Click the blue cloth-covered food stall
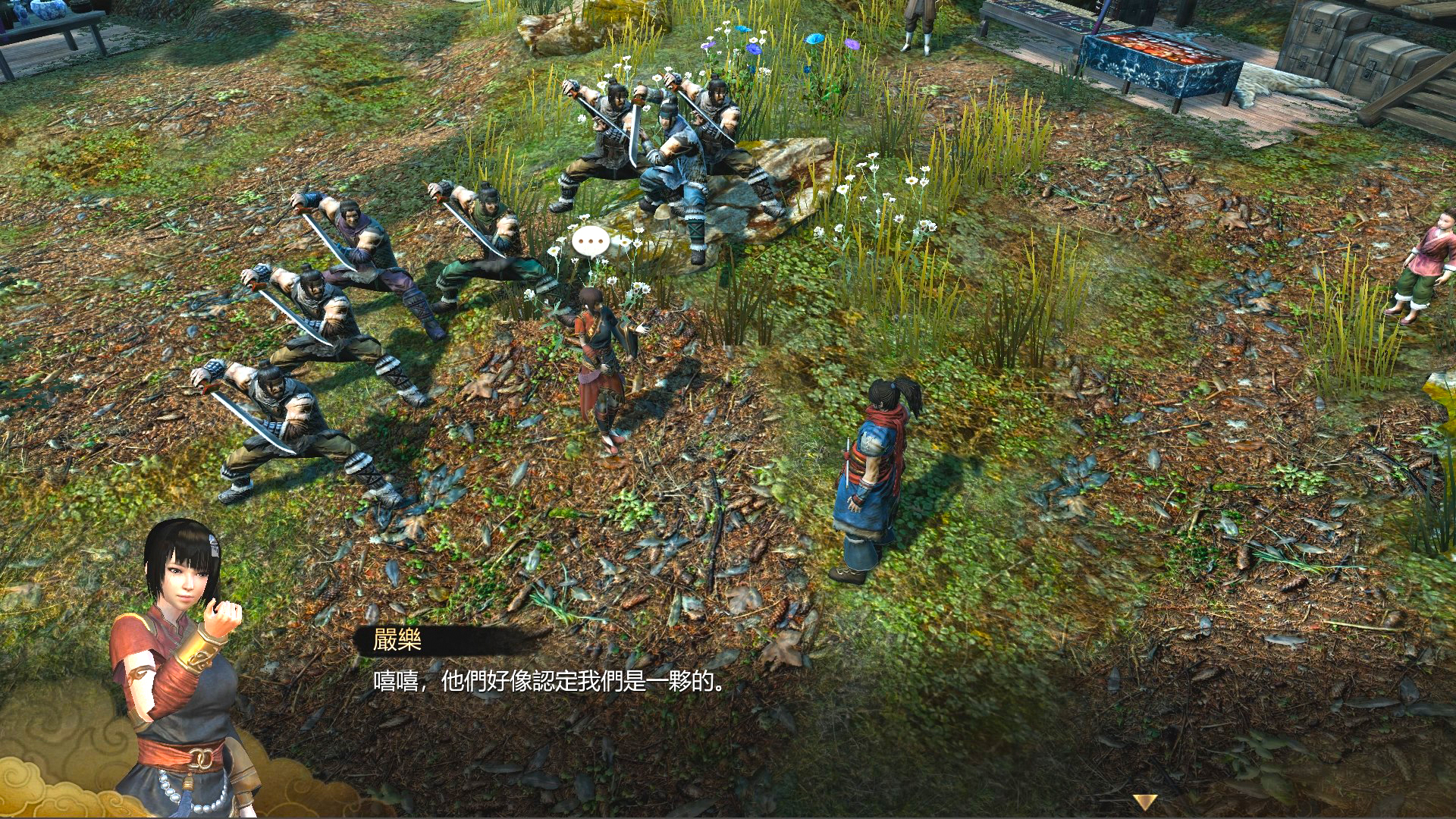The height and width of the screenshot is (819, 1456). coord(1160,53)
